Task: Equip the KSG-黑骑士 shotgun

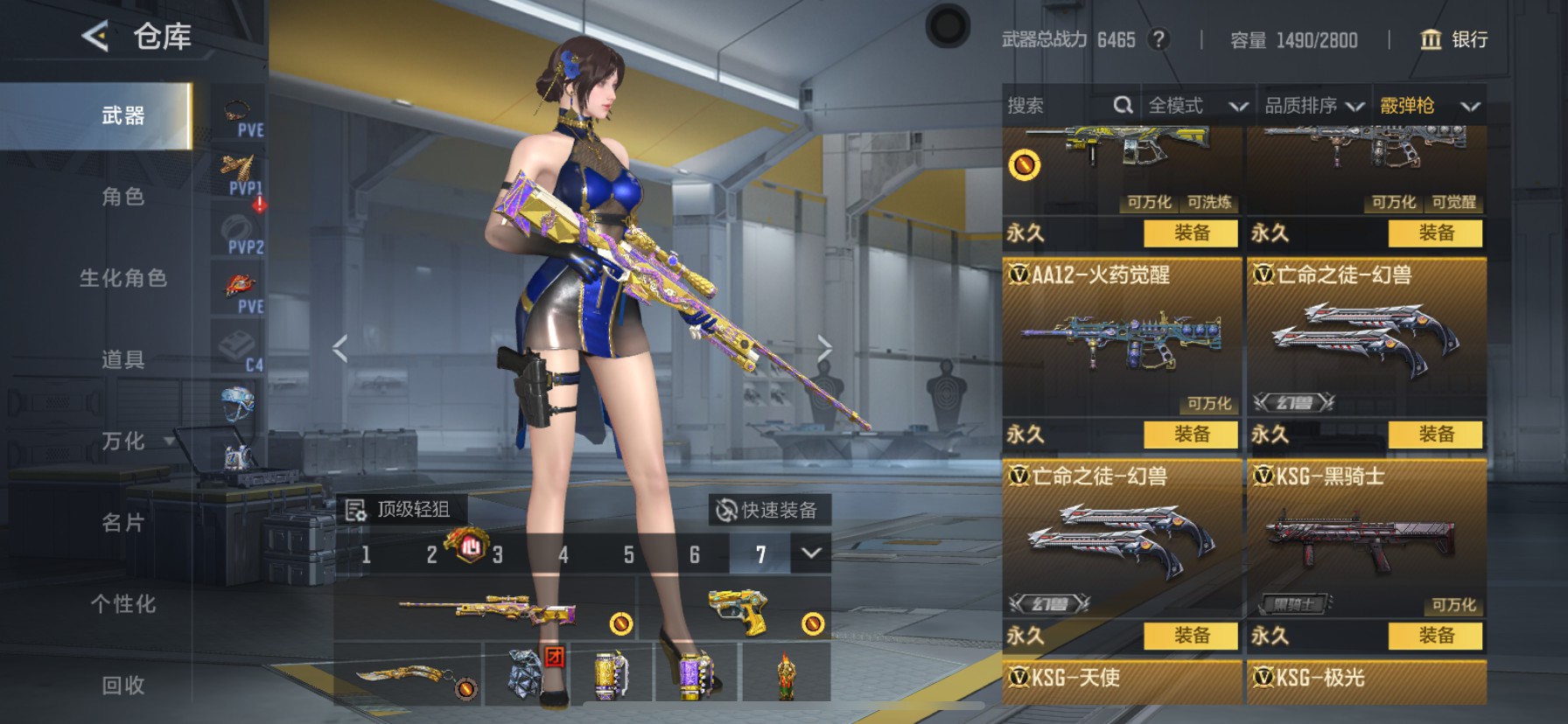Action: click(x=1435, y=636)
